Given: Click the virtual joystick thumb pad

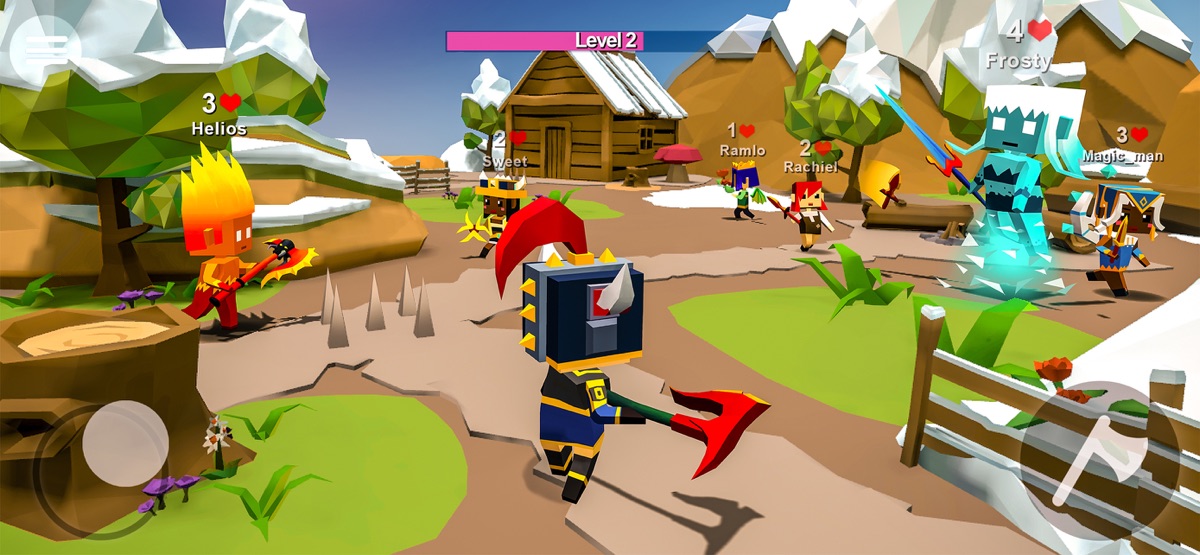Looking at the screenshot, I should (x=125, y=444).
